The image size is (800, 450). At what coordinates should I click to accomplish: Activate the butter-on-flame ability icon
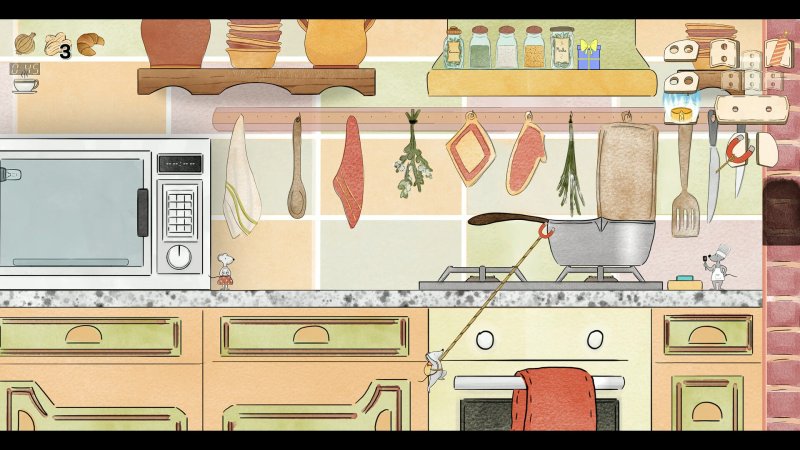coord(681,112)
